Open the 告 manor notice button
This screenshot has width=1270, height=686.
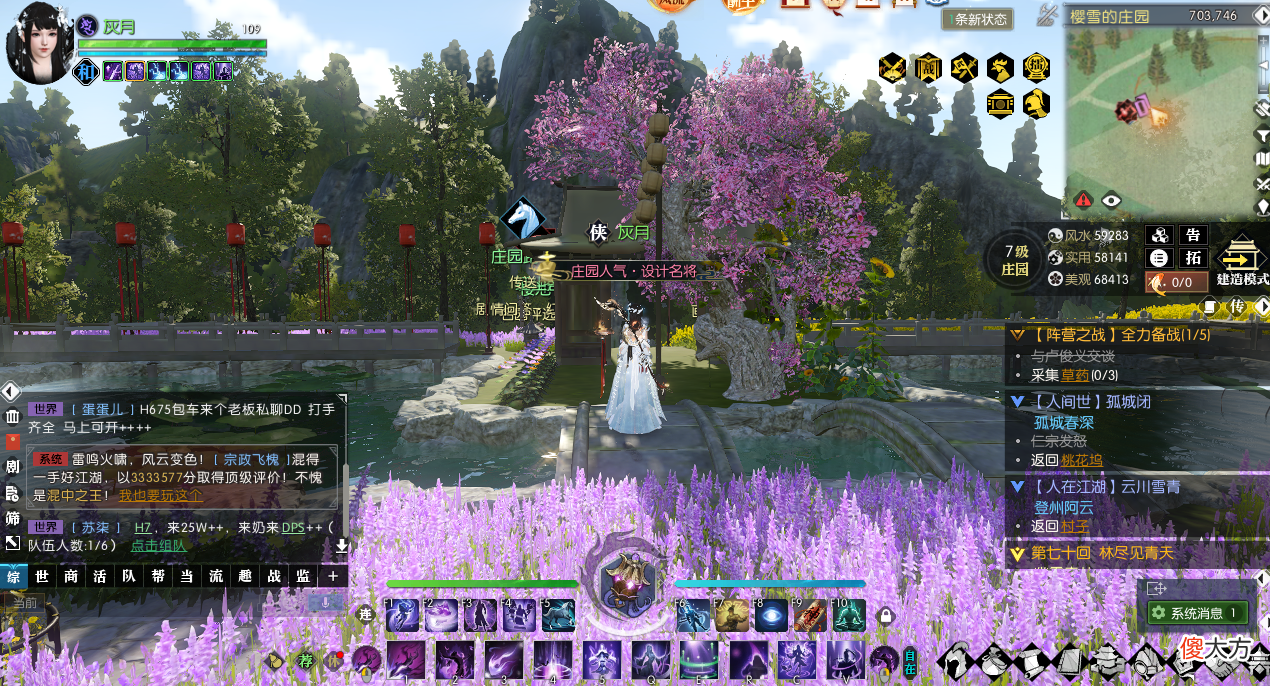pyautogui.click(x=1192, y=235)
